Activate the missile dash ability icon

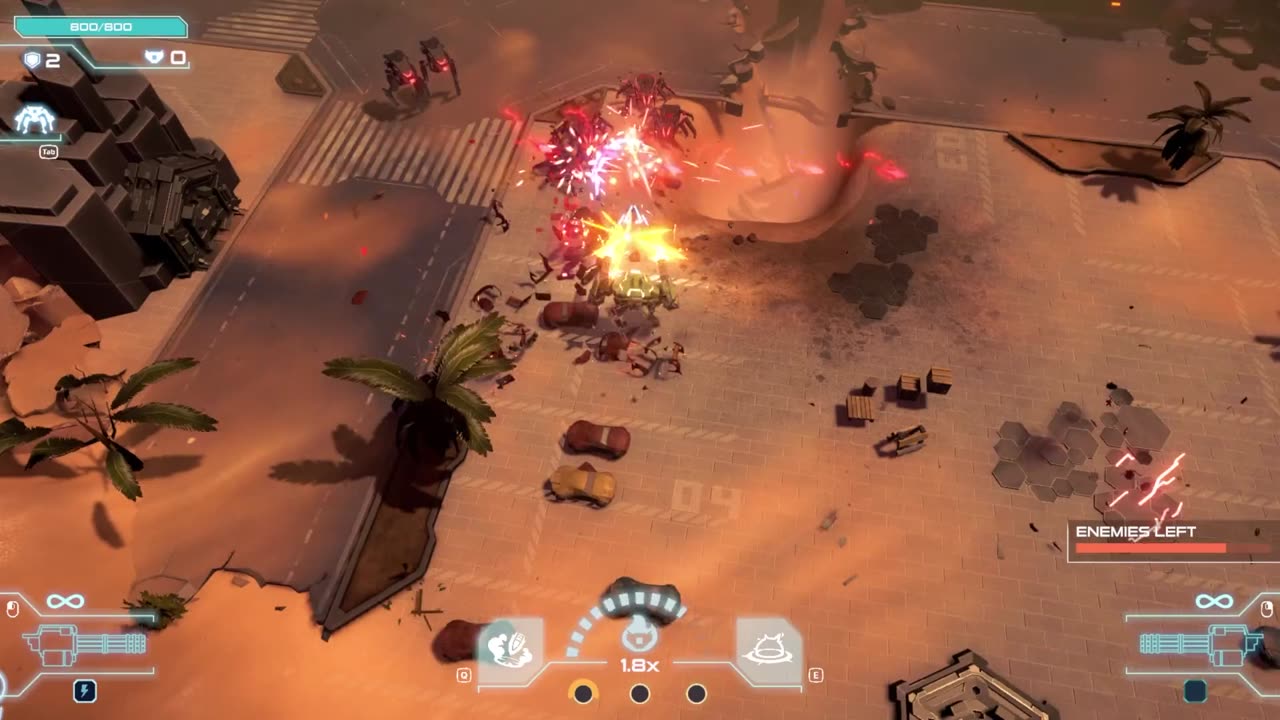pyautogui.click(x=510, y=649)
